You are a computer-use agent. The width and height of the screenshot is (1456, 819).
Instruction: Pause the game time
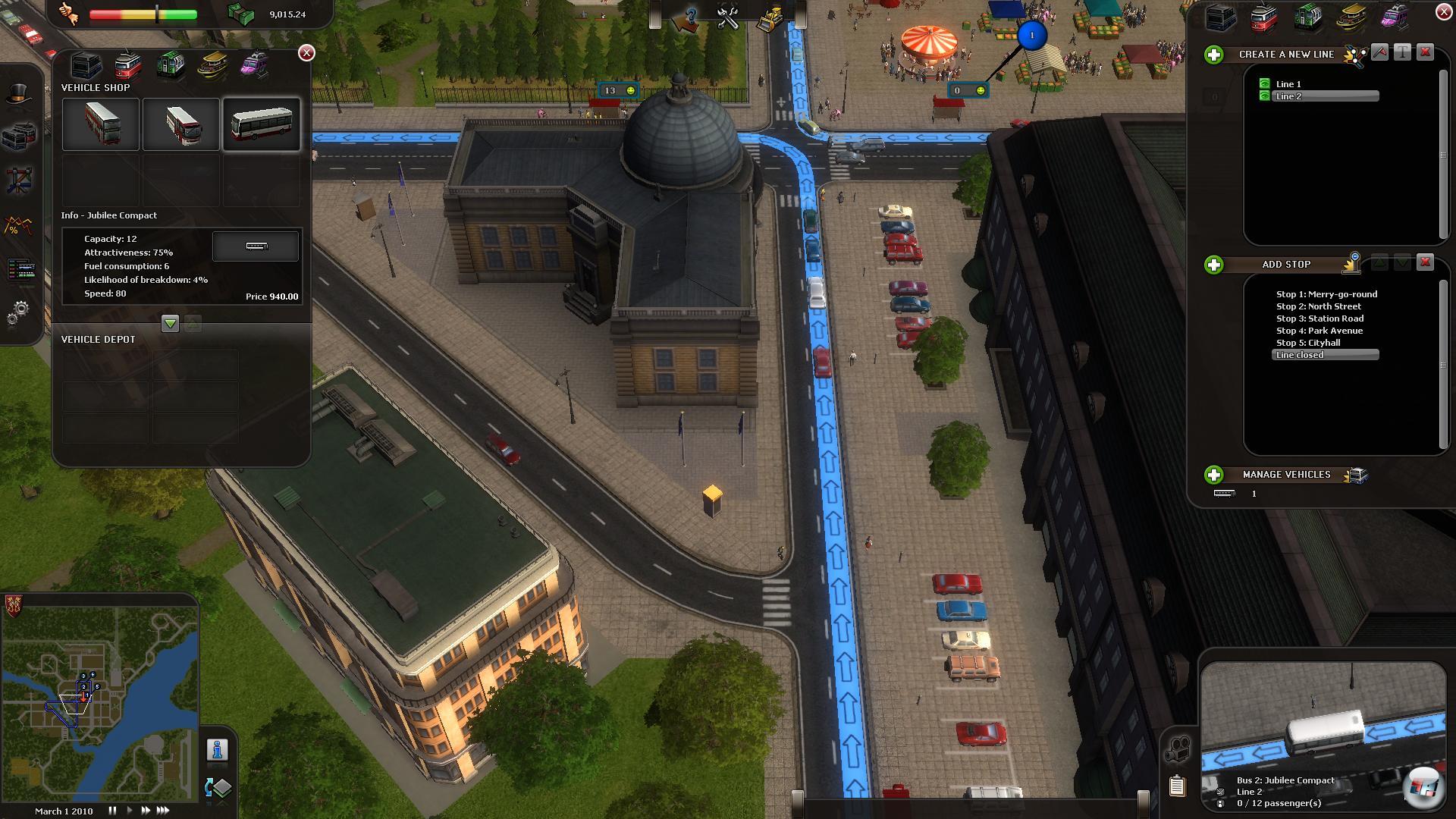(112, 811)
